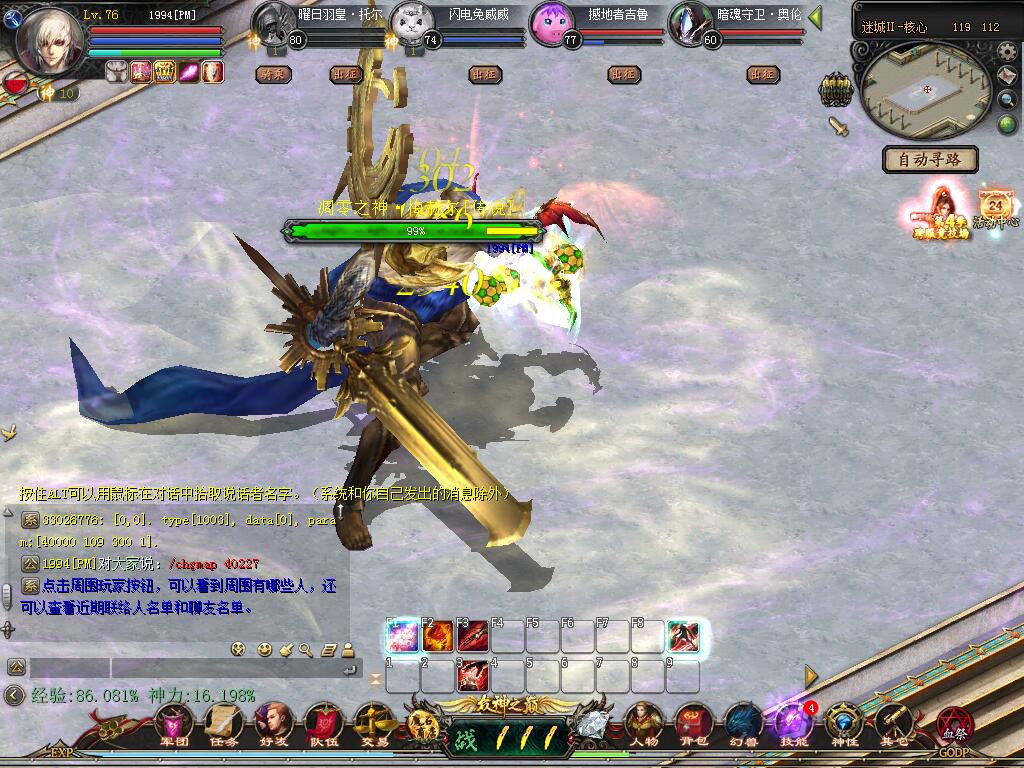The width and height of the screenshot is (1024, 768).
Task: Open the 队伍 team panel
Action: (322, 722)
